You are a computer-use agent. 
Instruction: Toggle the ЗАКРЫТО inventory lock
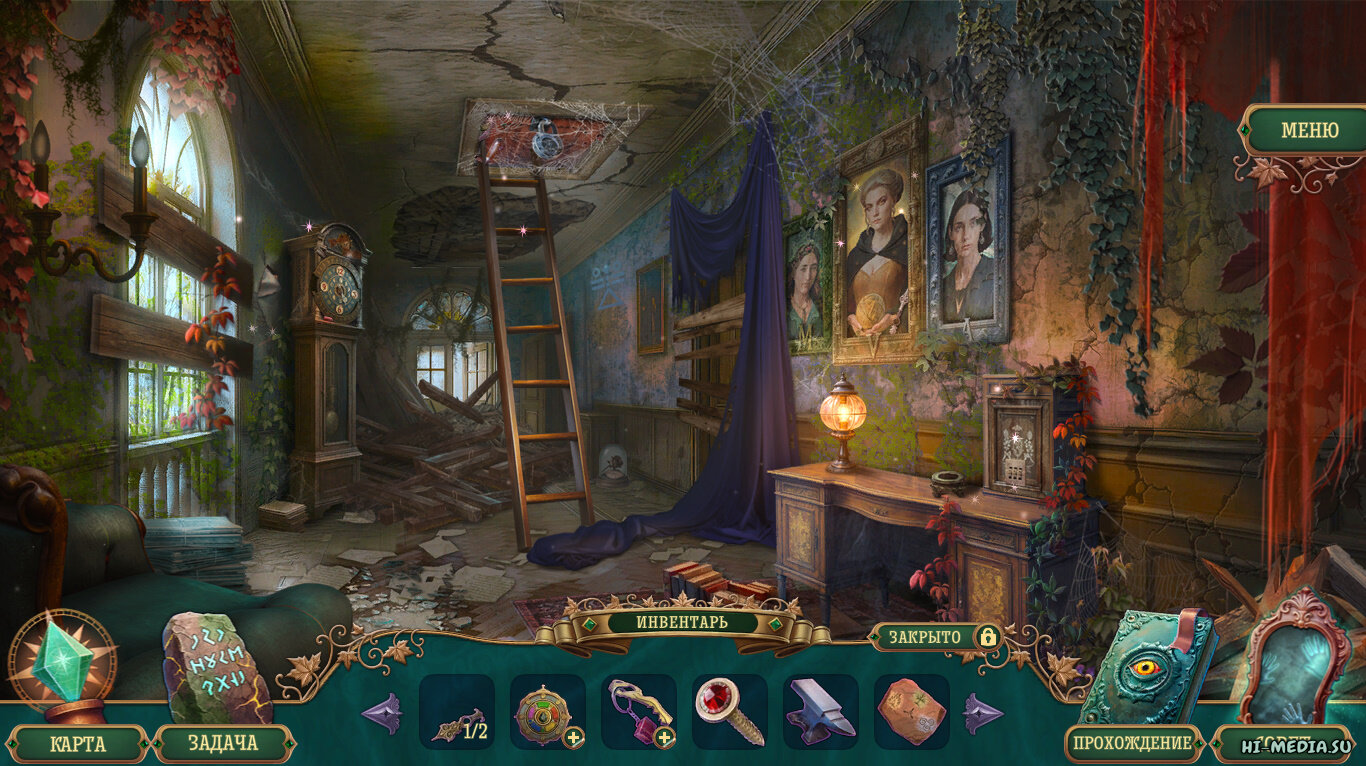[936, 637]
